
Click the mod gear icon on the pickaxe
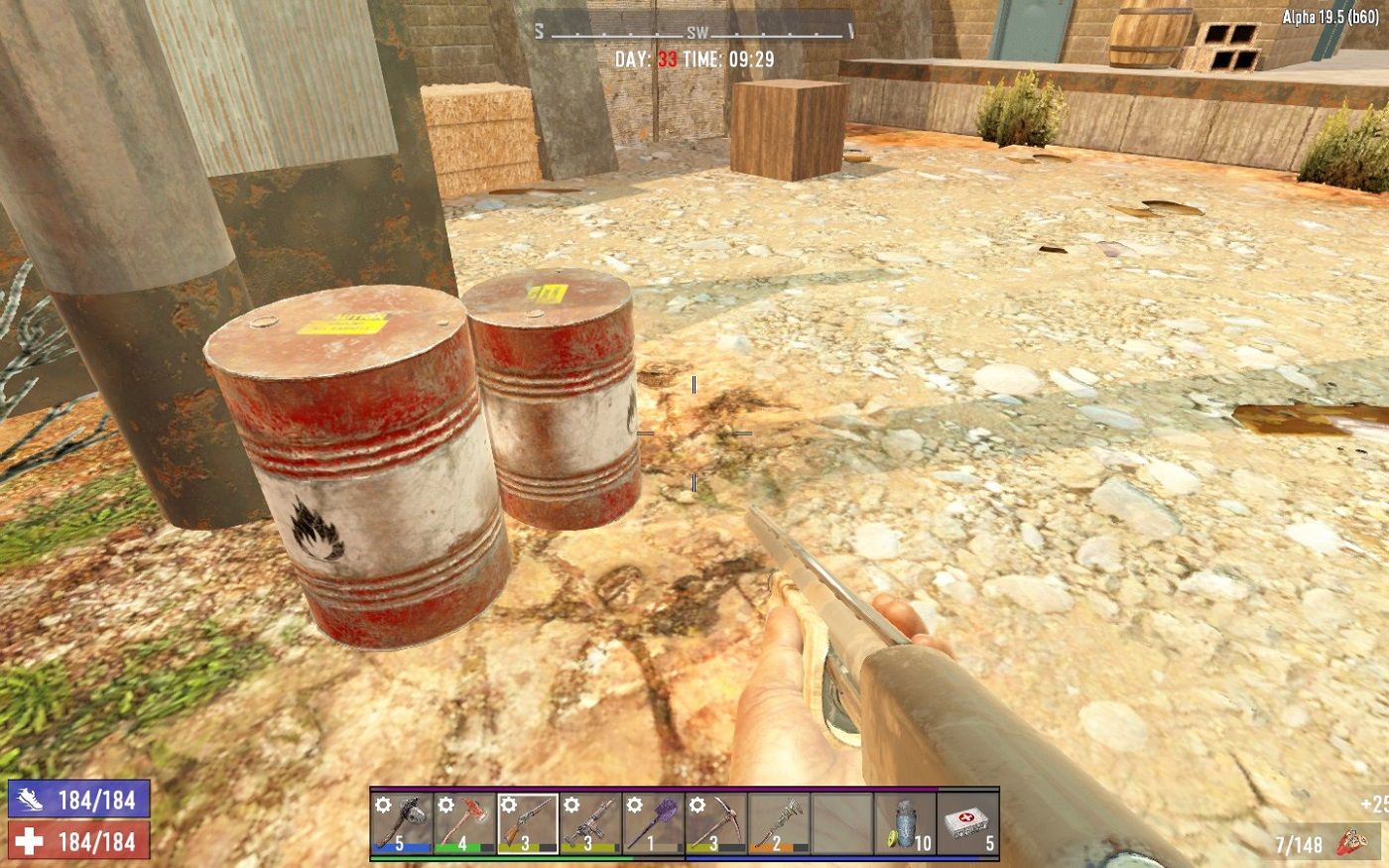coord(696,804)
